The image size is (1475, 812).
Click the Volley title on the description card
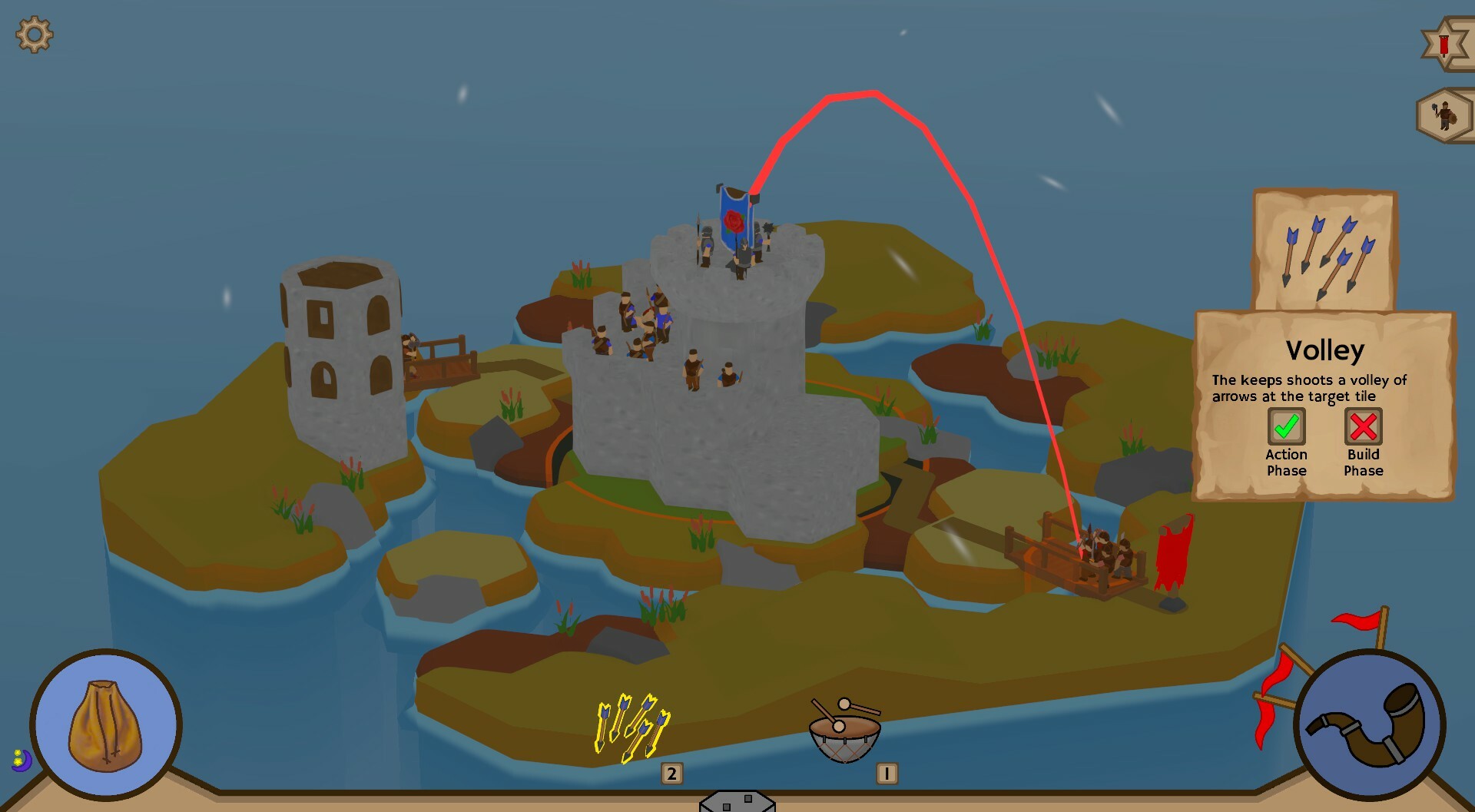(x=1327, y=350)
